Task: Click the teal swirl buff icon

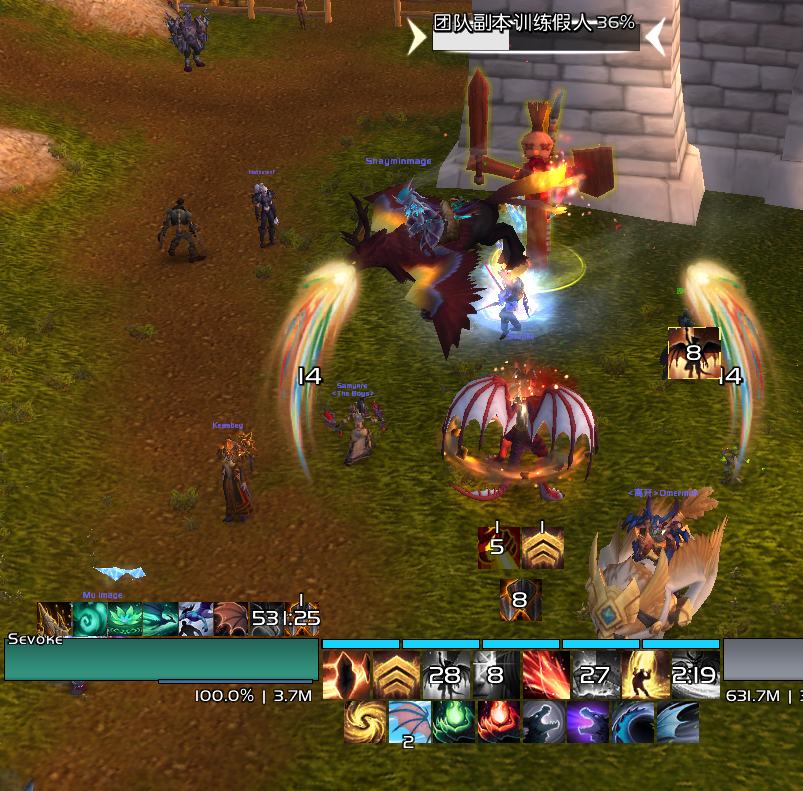Action: click(89, 619)
